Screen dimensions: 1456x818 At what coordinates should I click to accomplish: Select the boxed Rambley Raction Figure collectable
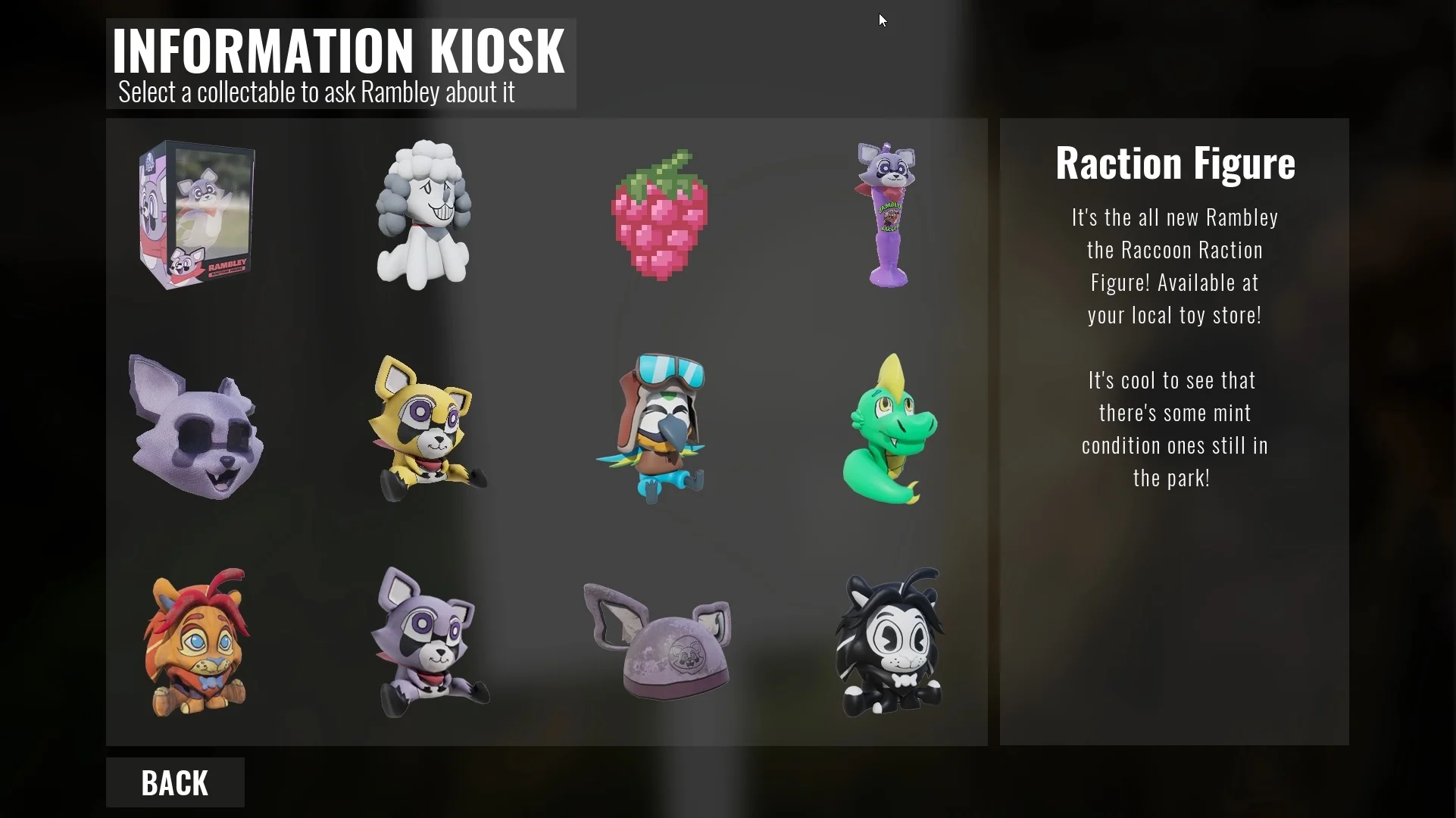pos(197,215)
